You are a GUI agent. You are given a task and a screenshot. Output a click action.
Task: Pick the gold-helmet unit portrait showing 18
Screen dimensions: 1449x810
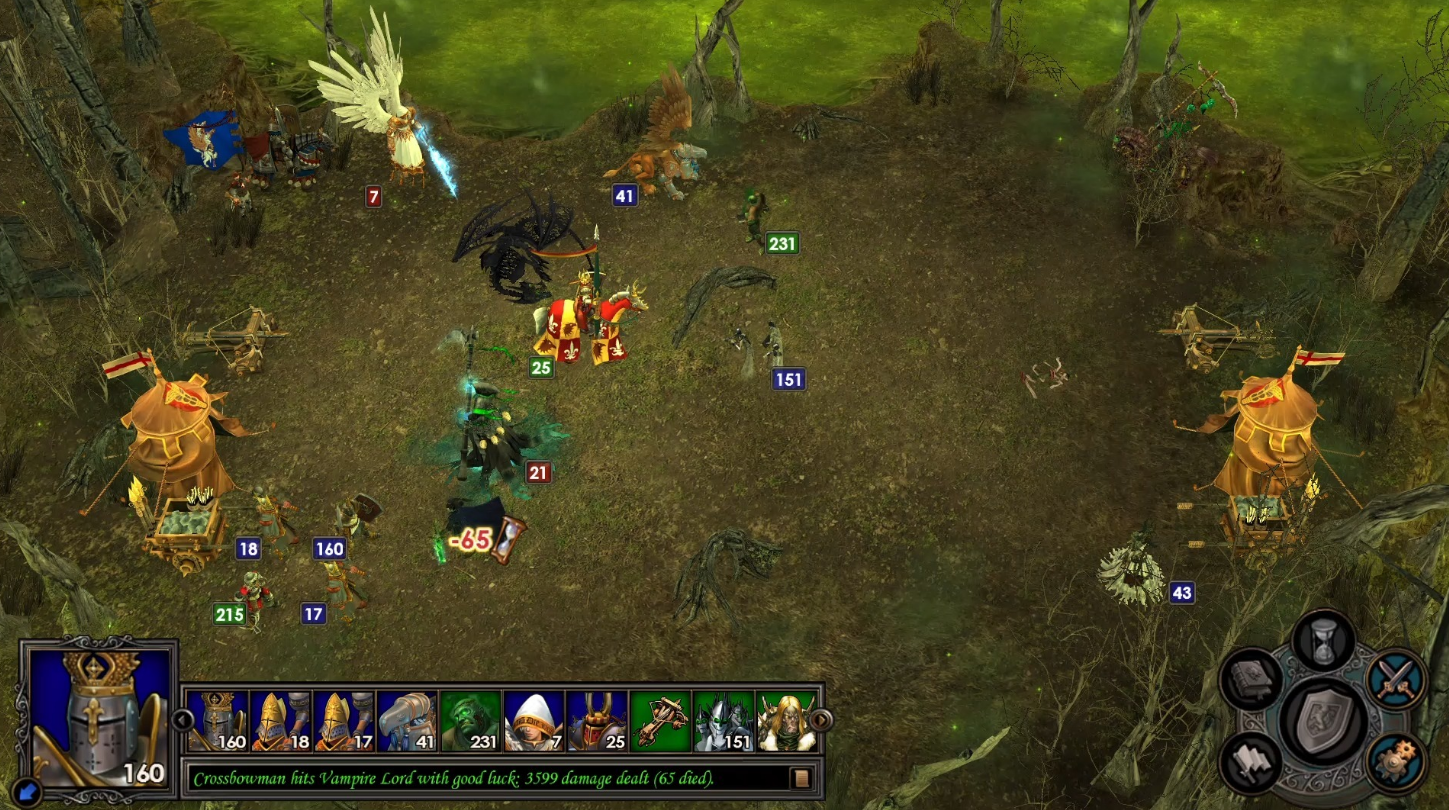pos(281,721)
